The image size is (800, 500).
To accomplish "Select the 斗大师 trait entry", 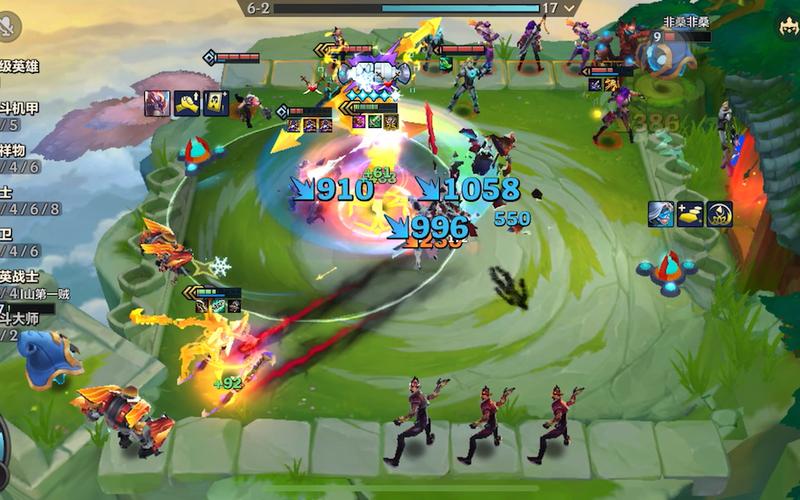I will pos(18,326).
